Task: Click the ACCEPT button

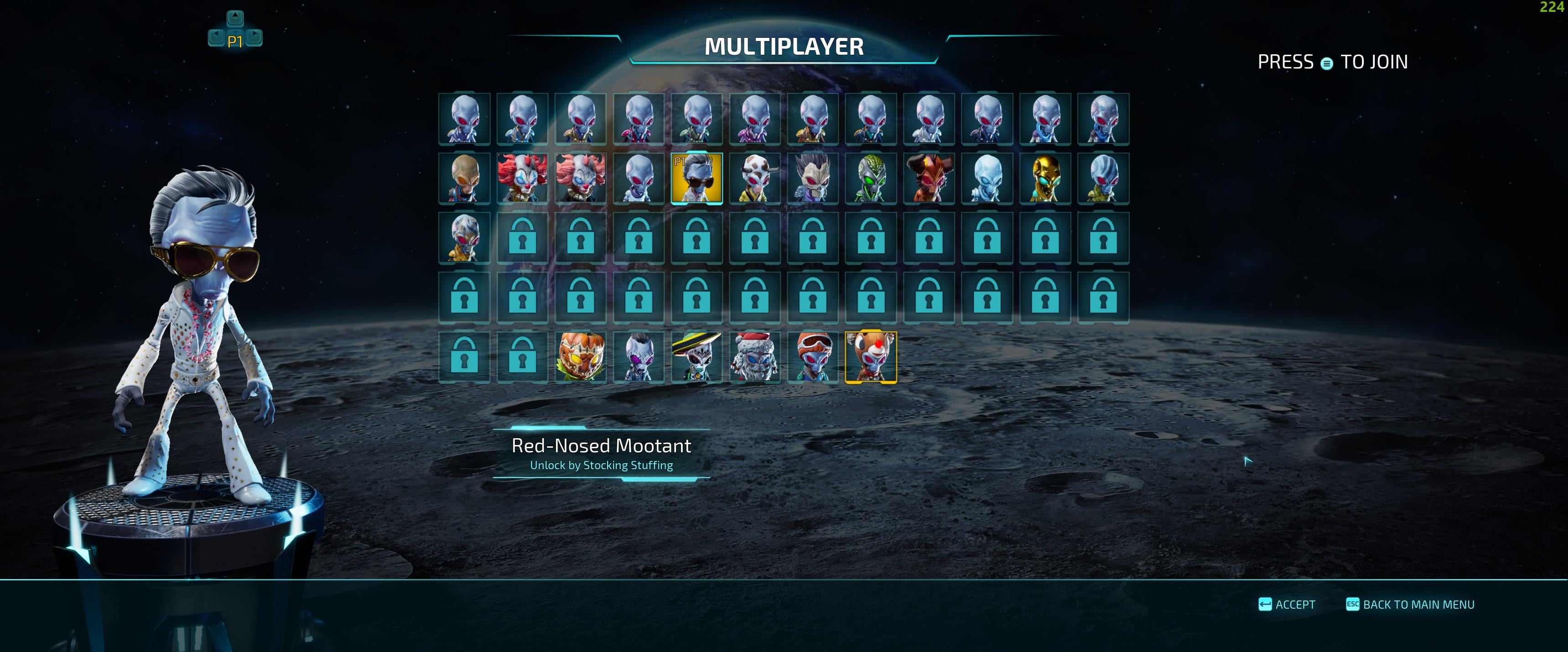Action: tap(1287, 605)
